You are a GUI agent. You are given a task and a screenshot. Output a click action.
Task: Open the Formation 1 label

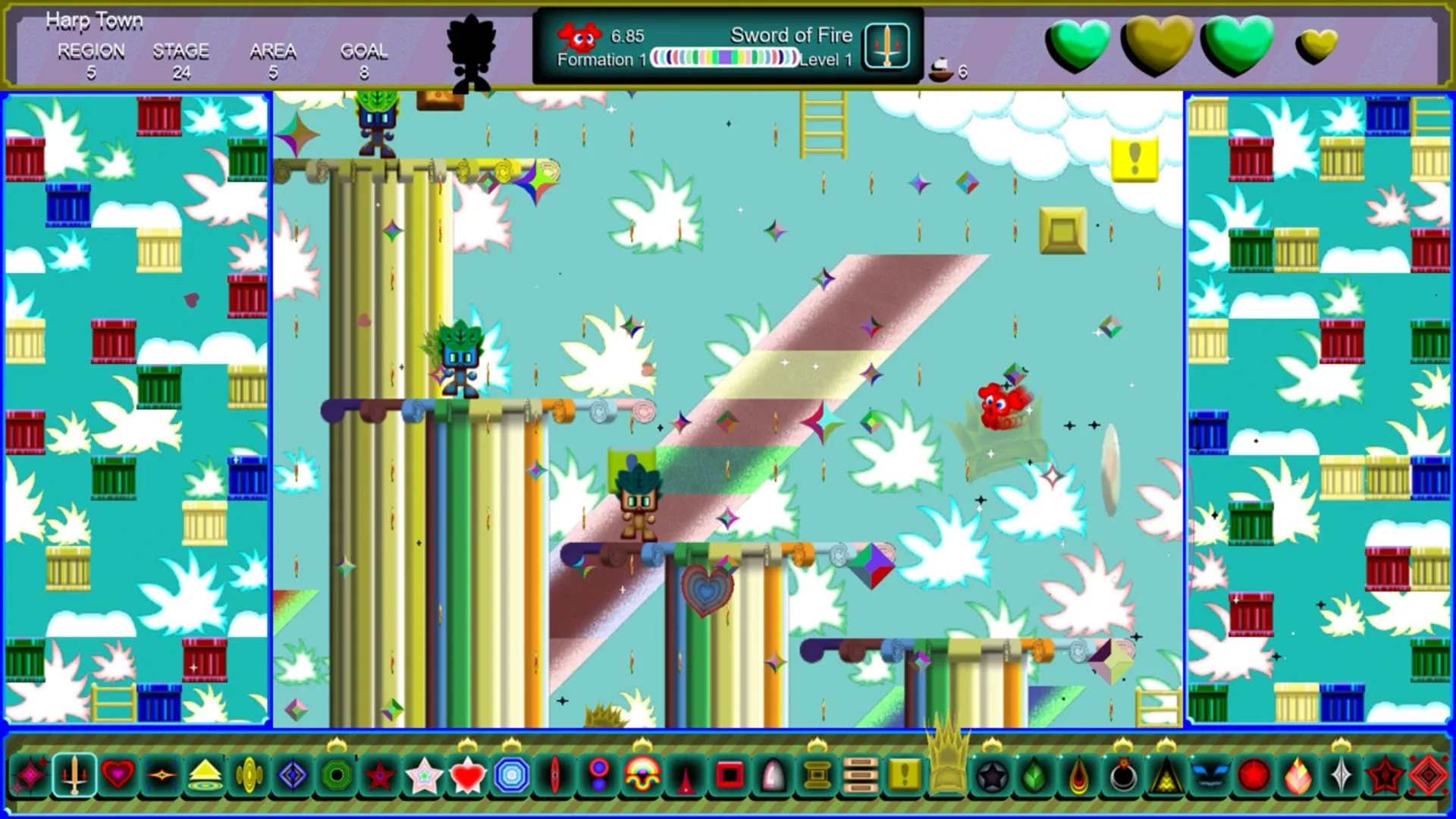(x=603, y=59)
